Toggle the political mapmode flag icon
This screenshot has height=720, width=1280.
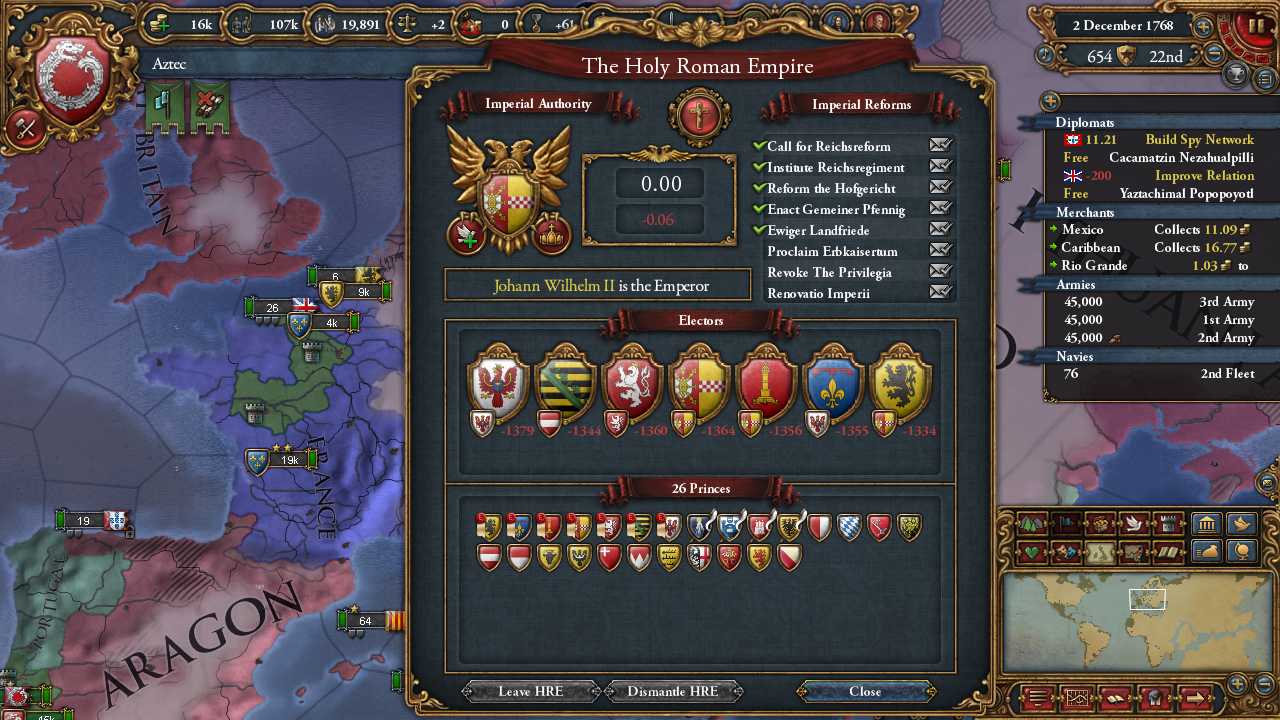[x=1065, y=523]
